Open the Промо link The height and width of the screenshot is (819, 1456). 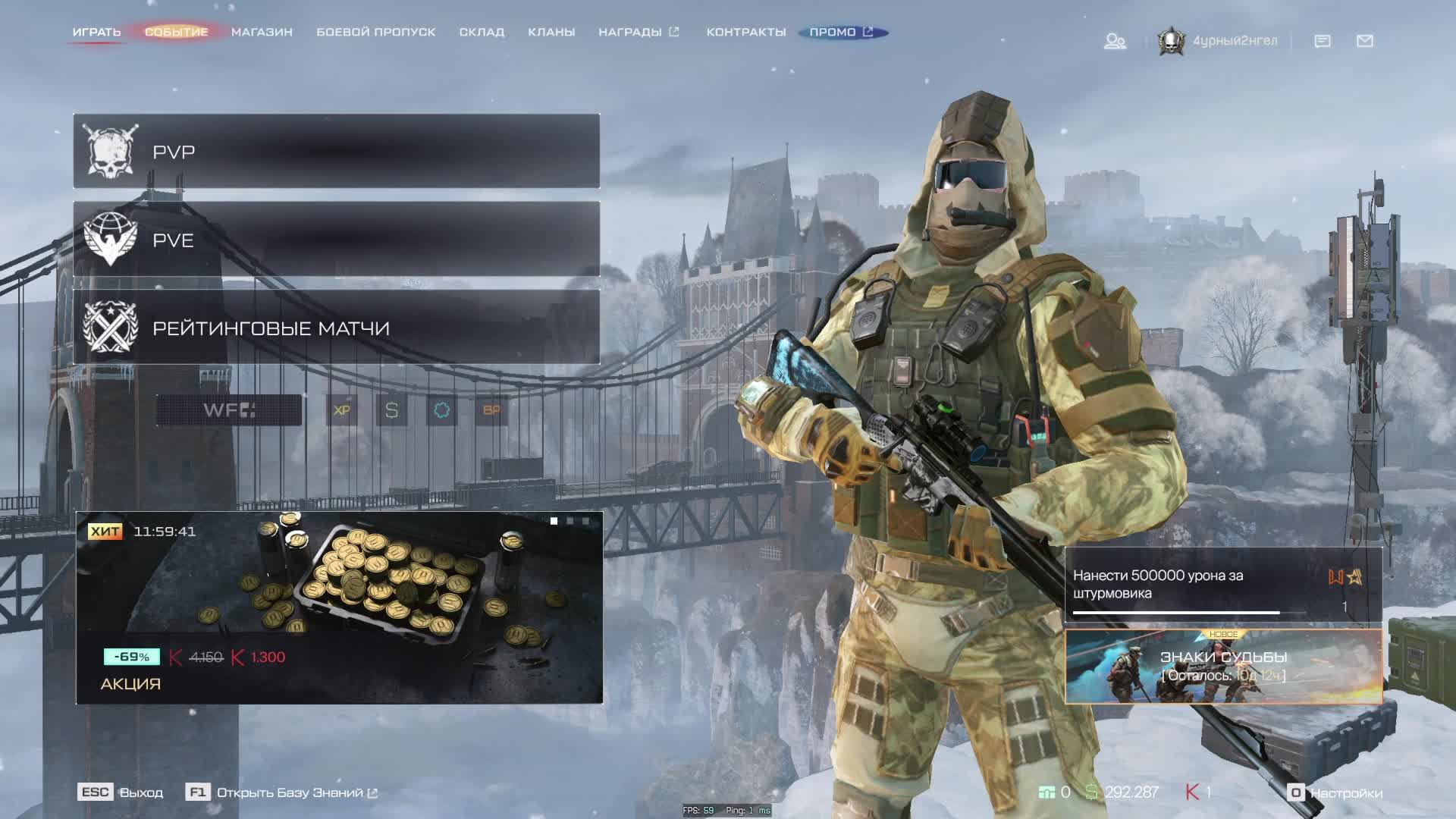point(841,32)
